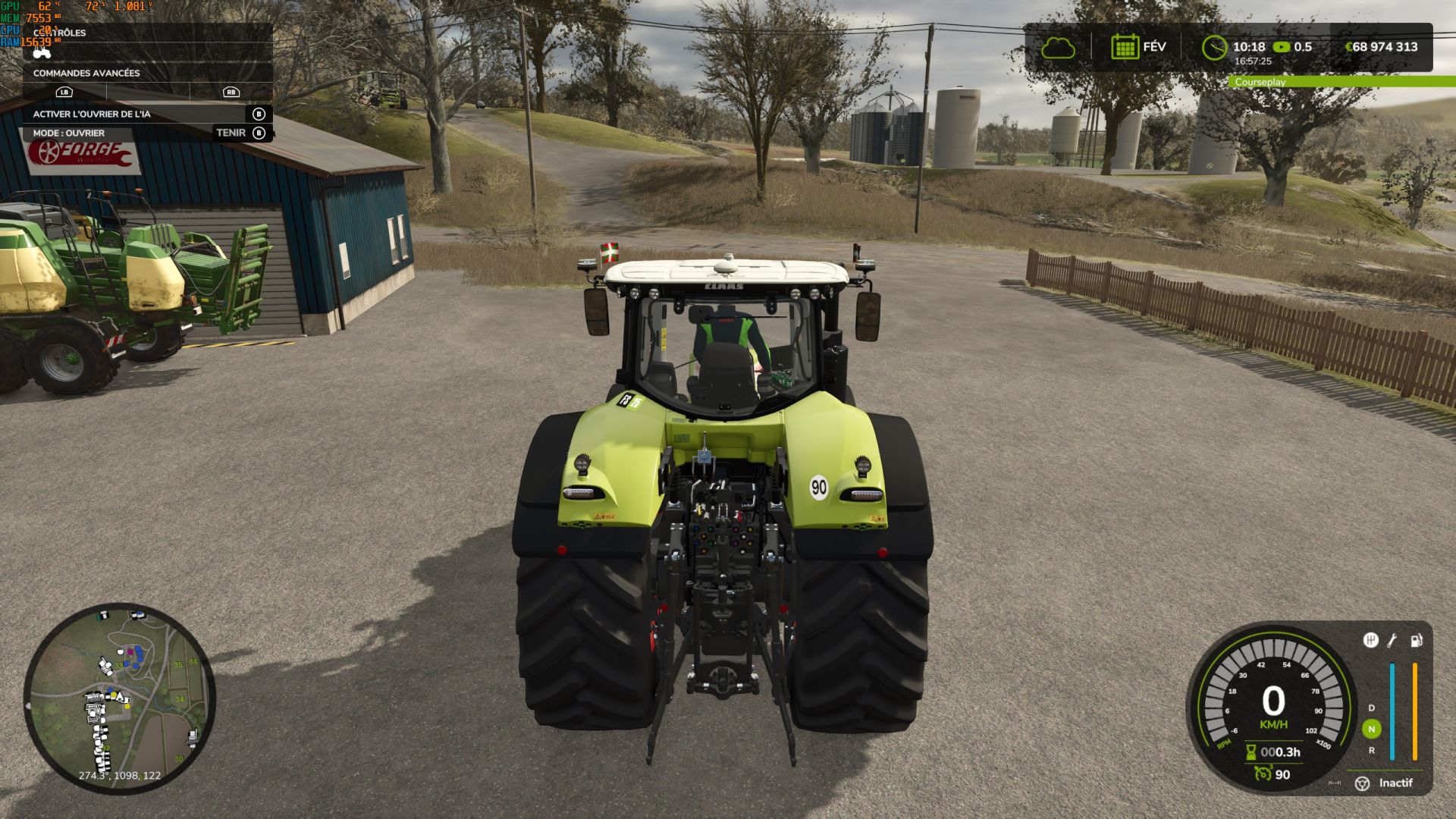Screen dimensions: 1456x819
Task: Select the wrench damage icon
Action: tap(1392, 641)
